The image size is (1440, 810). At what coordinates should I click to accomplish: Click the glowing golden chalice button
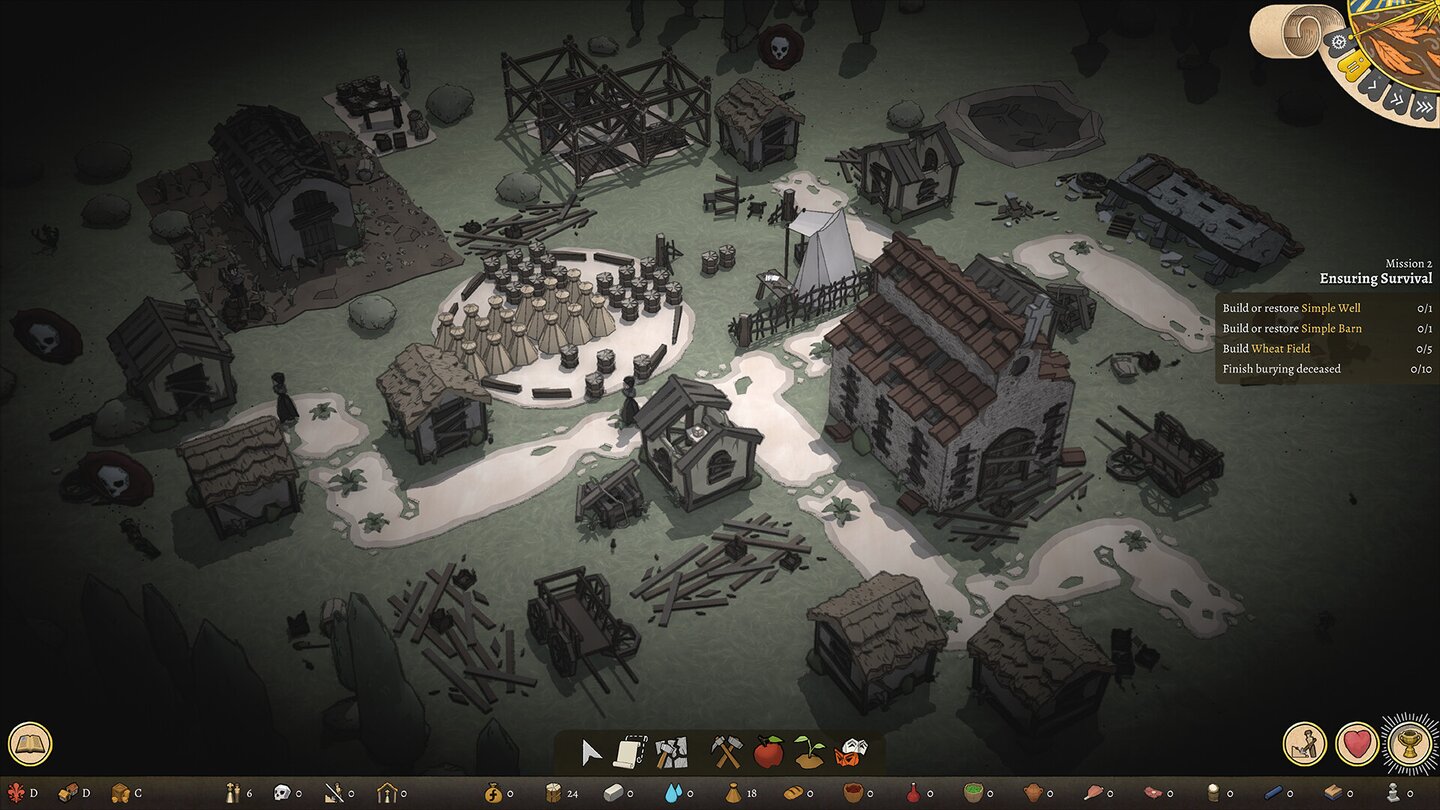coord(1410,744)
